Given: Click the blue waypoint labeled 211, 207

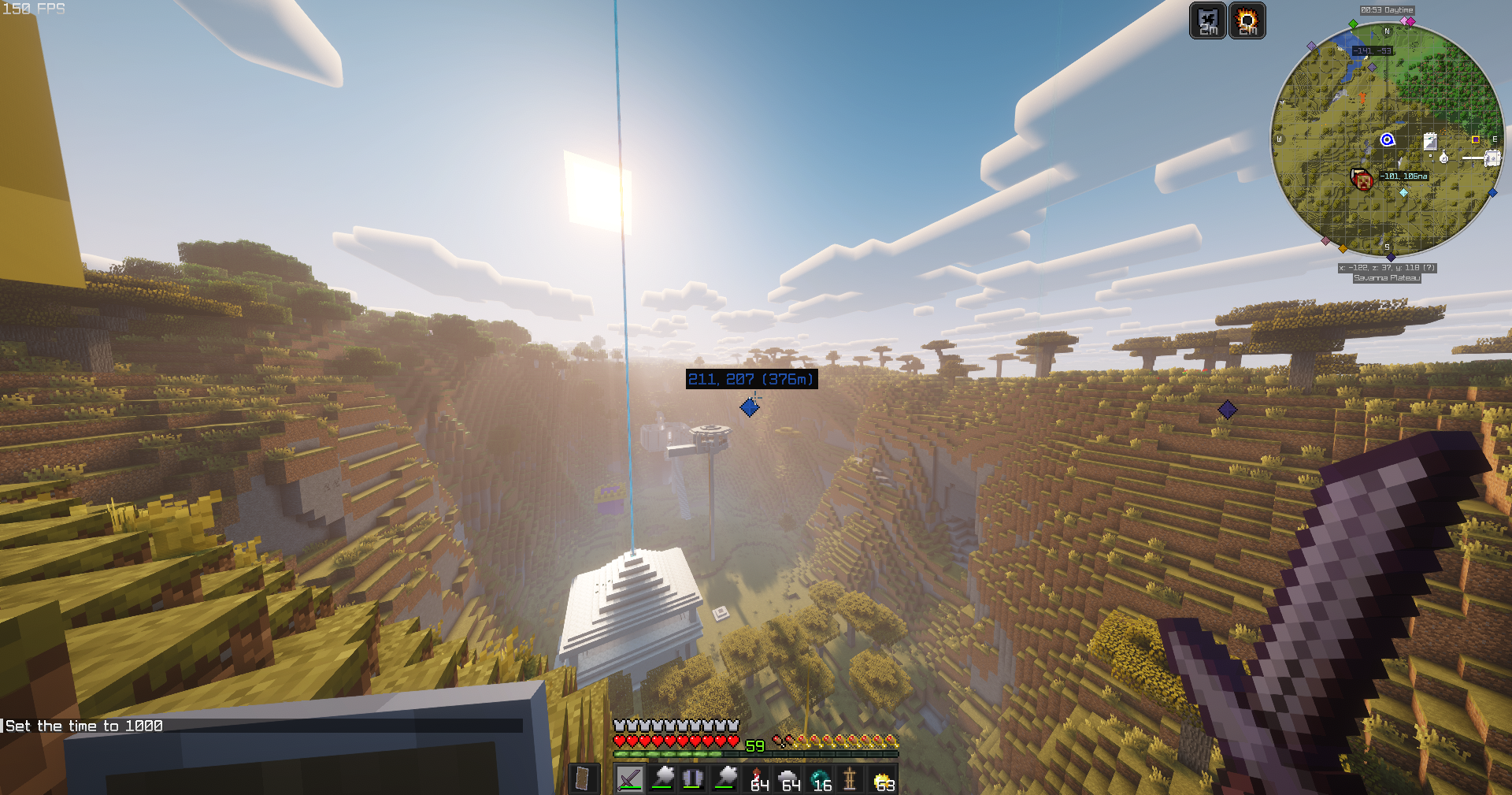Looking at the screenshot, I should (750, 407).
